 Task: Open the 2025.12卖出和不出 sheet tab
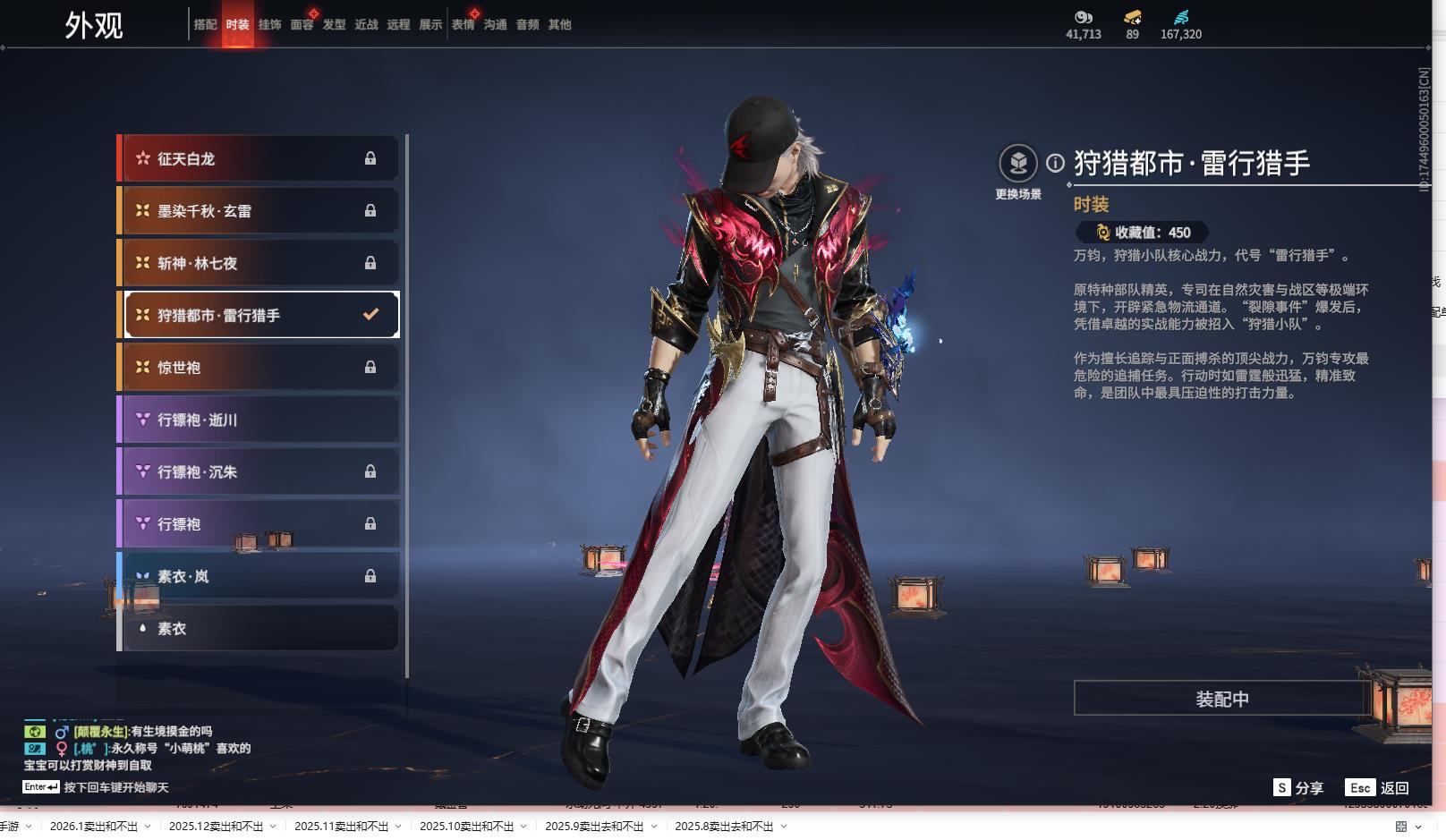click(x=216, y=827)
